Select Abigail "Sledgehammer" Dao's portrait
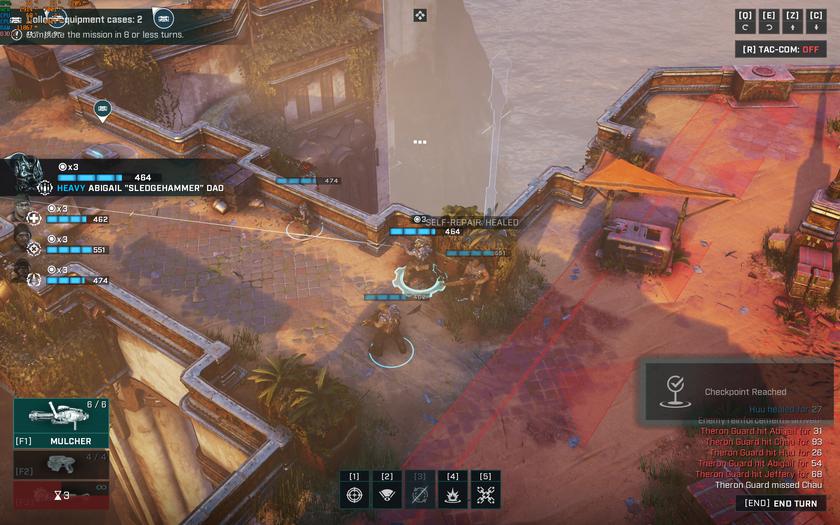This screenshot has width=840, height=525. pos(24,177)
